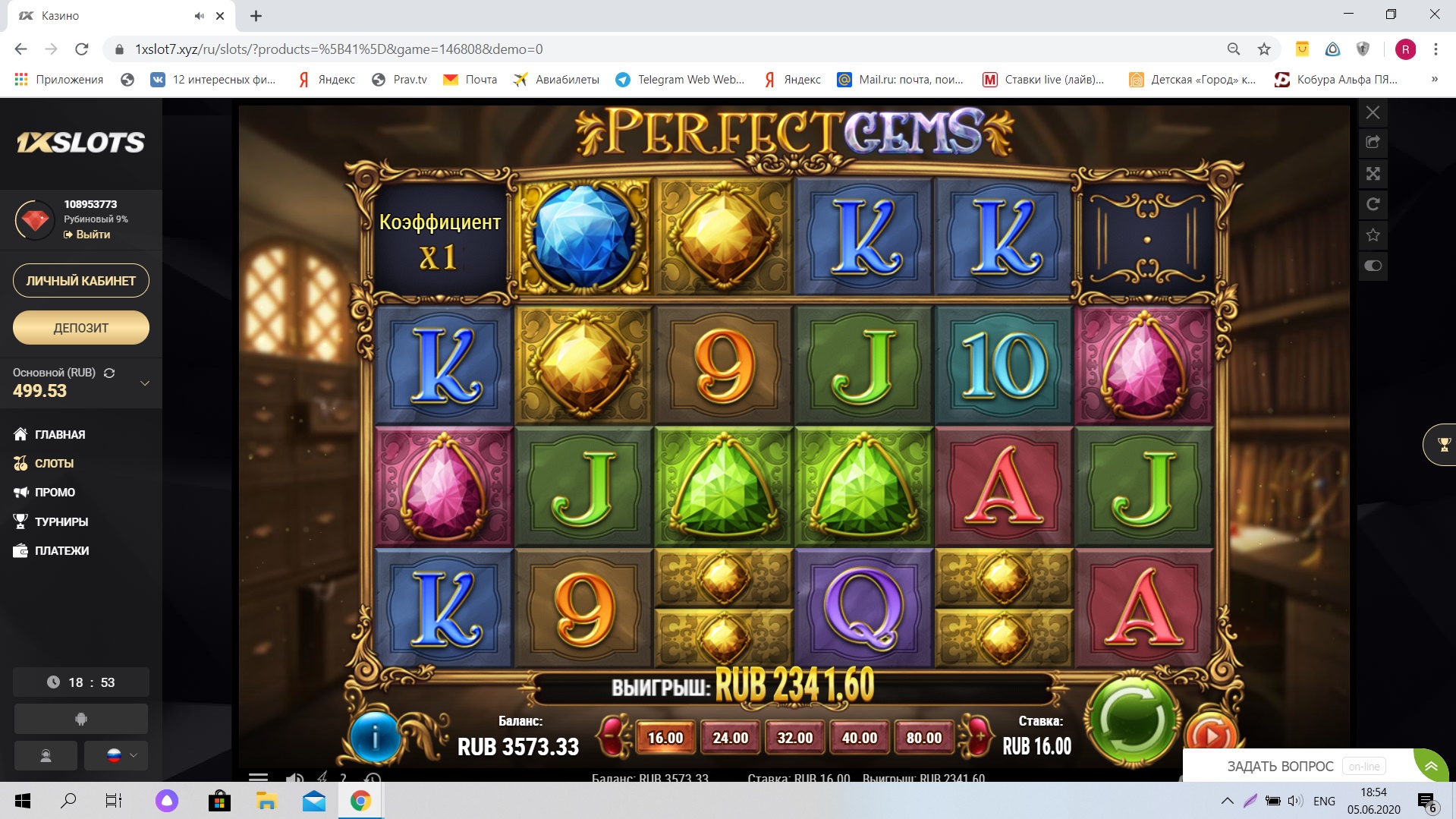Pick the 80.00 bet amount

click(x=923, y=738)
